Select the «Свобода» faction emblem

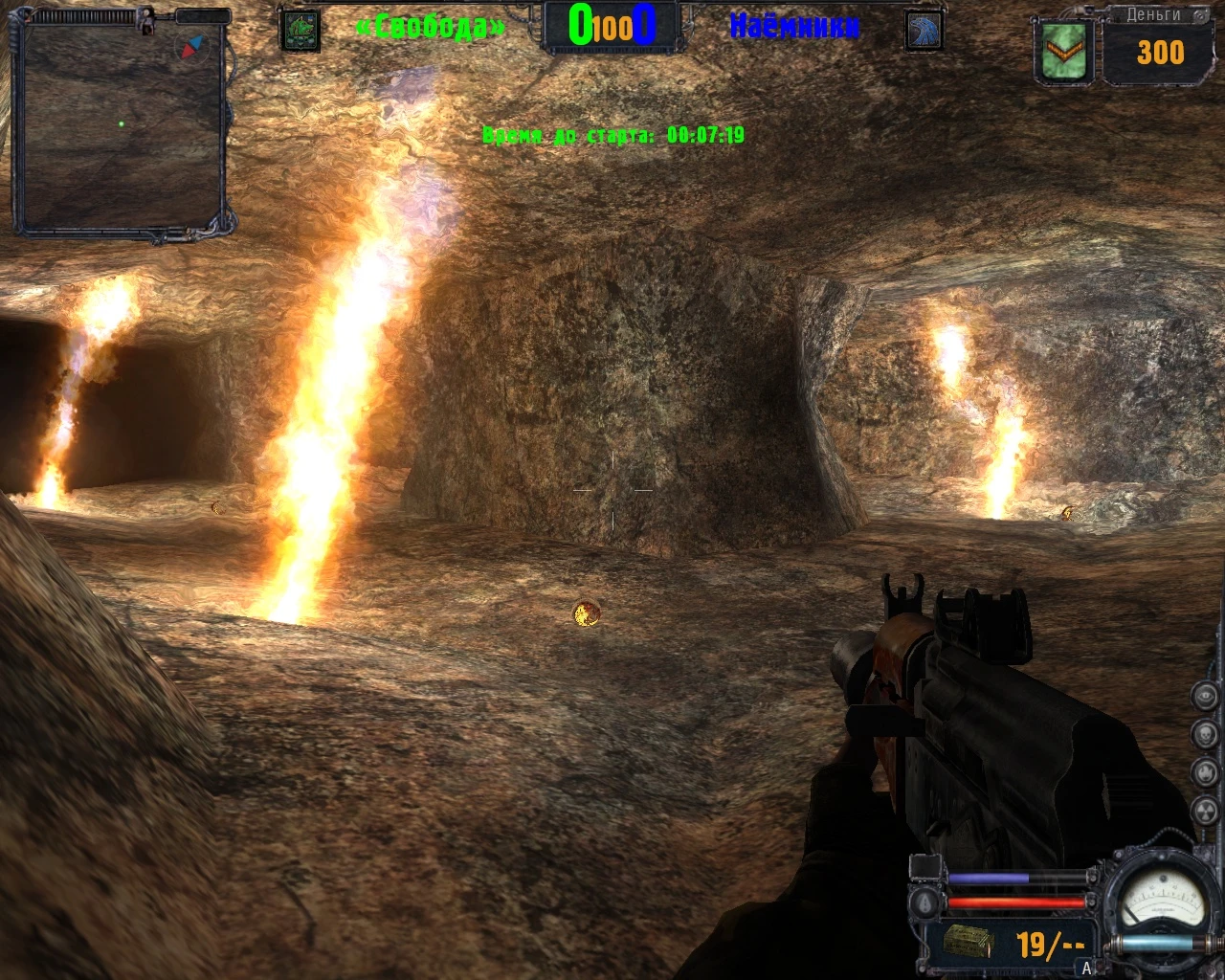(300, 29)
